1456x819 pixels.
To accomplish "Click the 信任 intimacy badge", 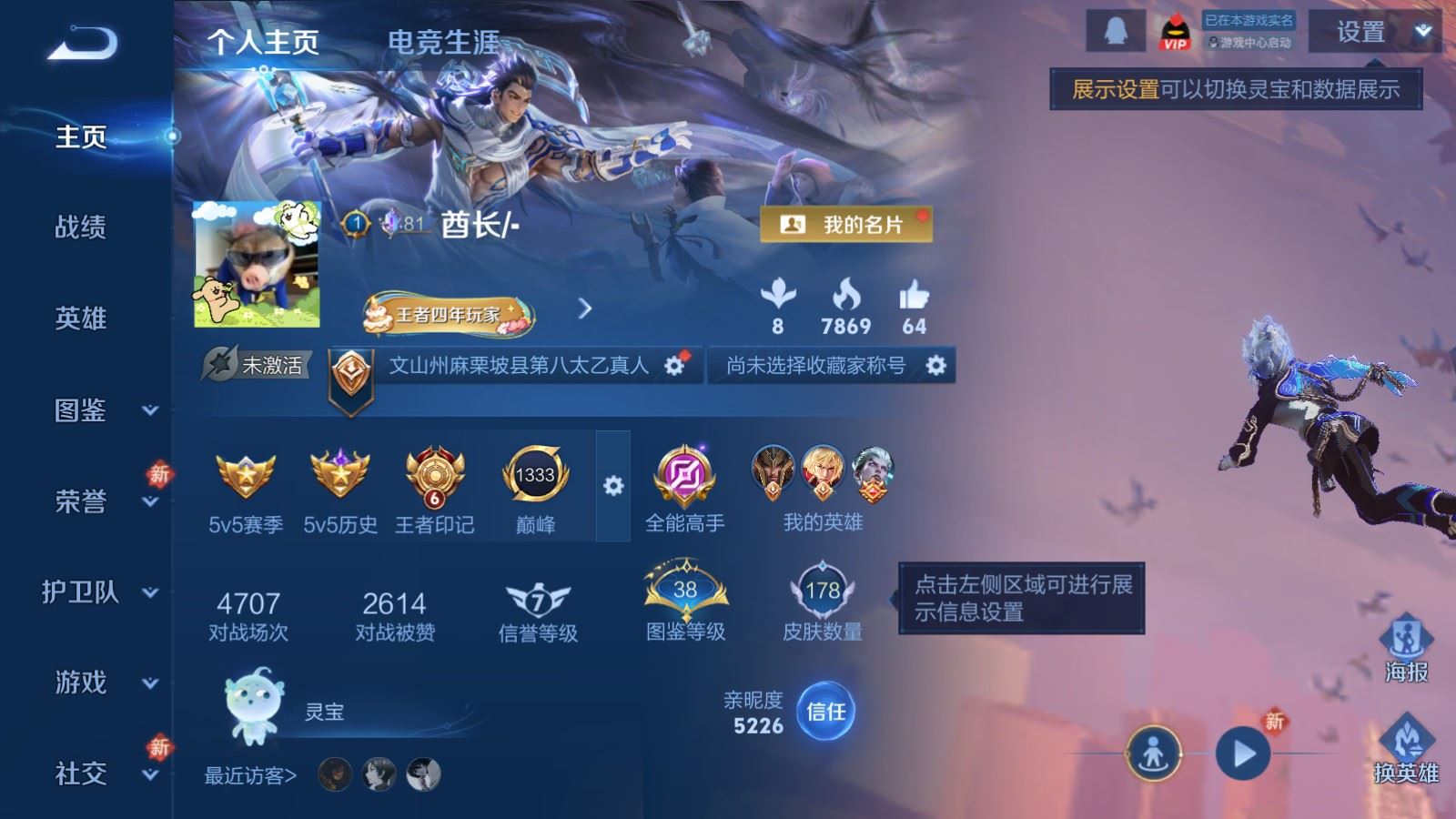I will pyautogui.click(x=828, y=713).
